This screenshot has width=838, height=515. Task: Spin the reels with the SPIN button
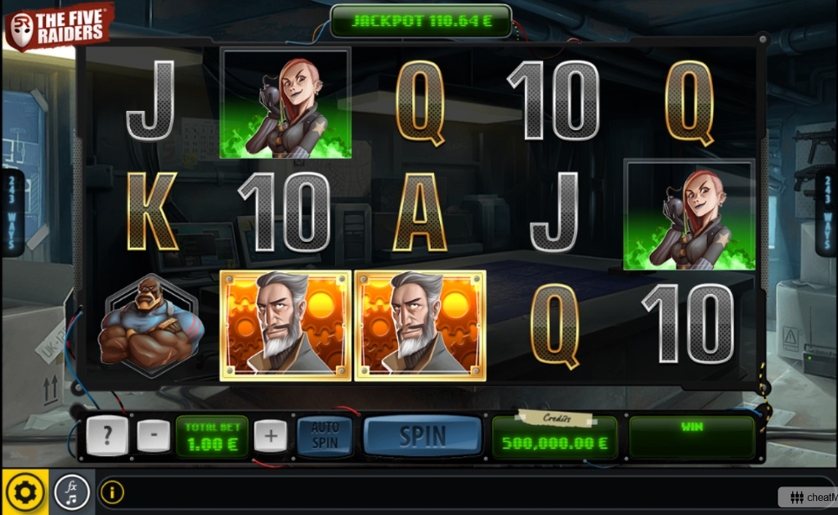[x=422, y=437]
